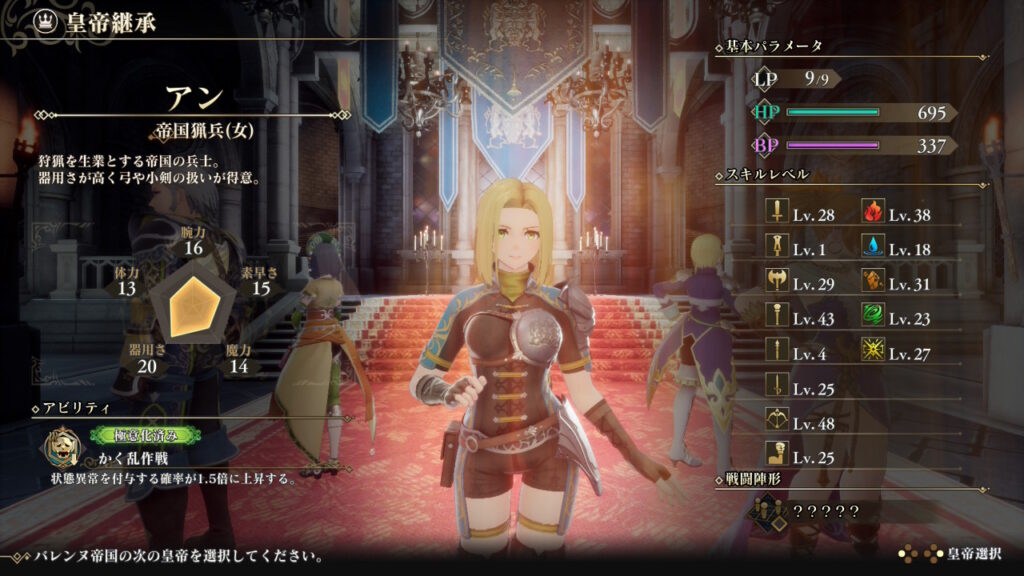This screenshot has height=576, width=1024.
Task: Choose the fire magic icon at Lv. 38
Action: [871, 214]
